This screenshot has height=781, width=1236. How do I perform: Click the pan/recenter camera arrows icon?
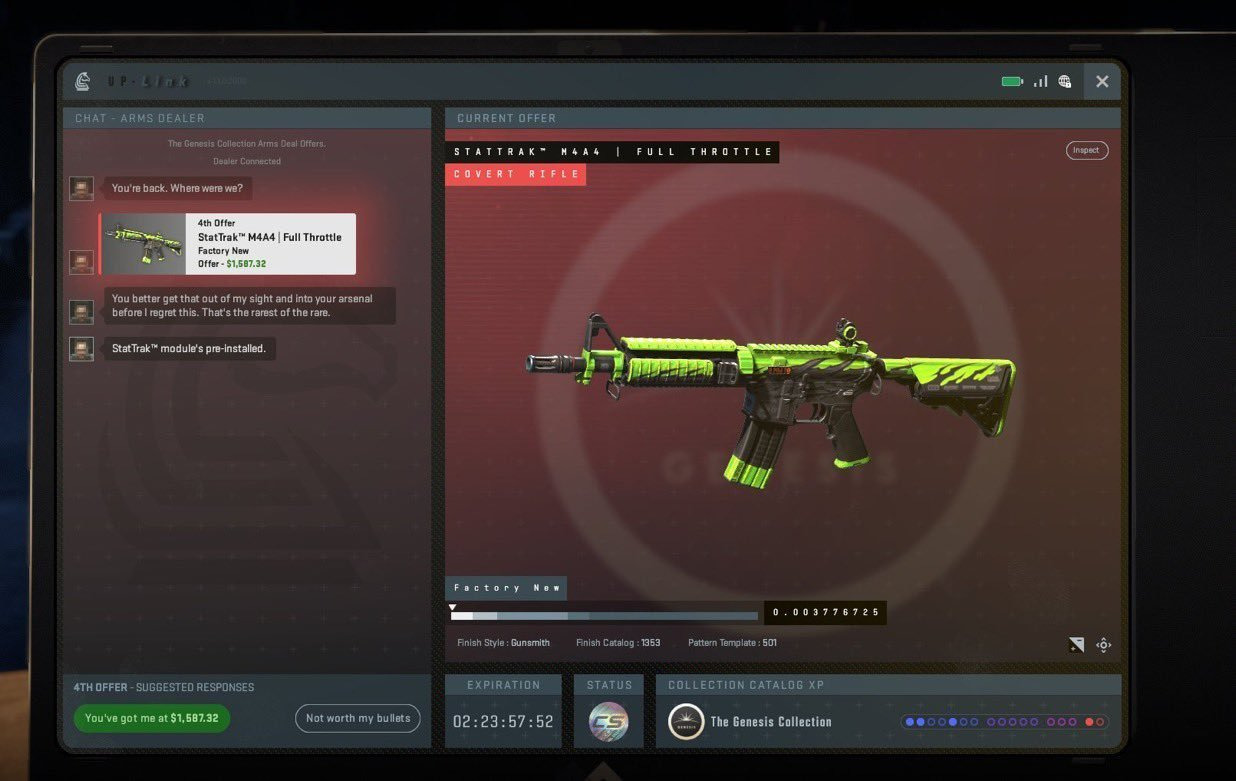coord(1103,645)
